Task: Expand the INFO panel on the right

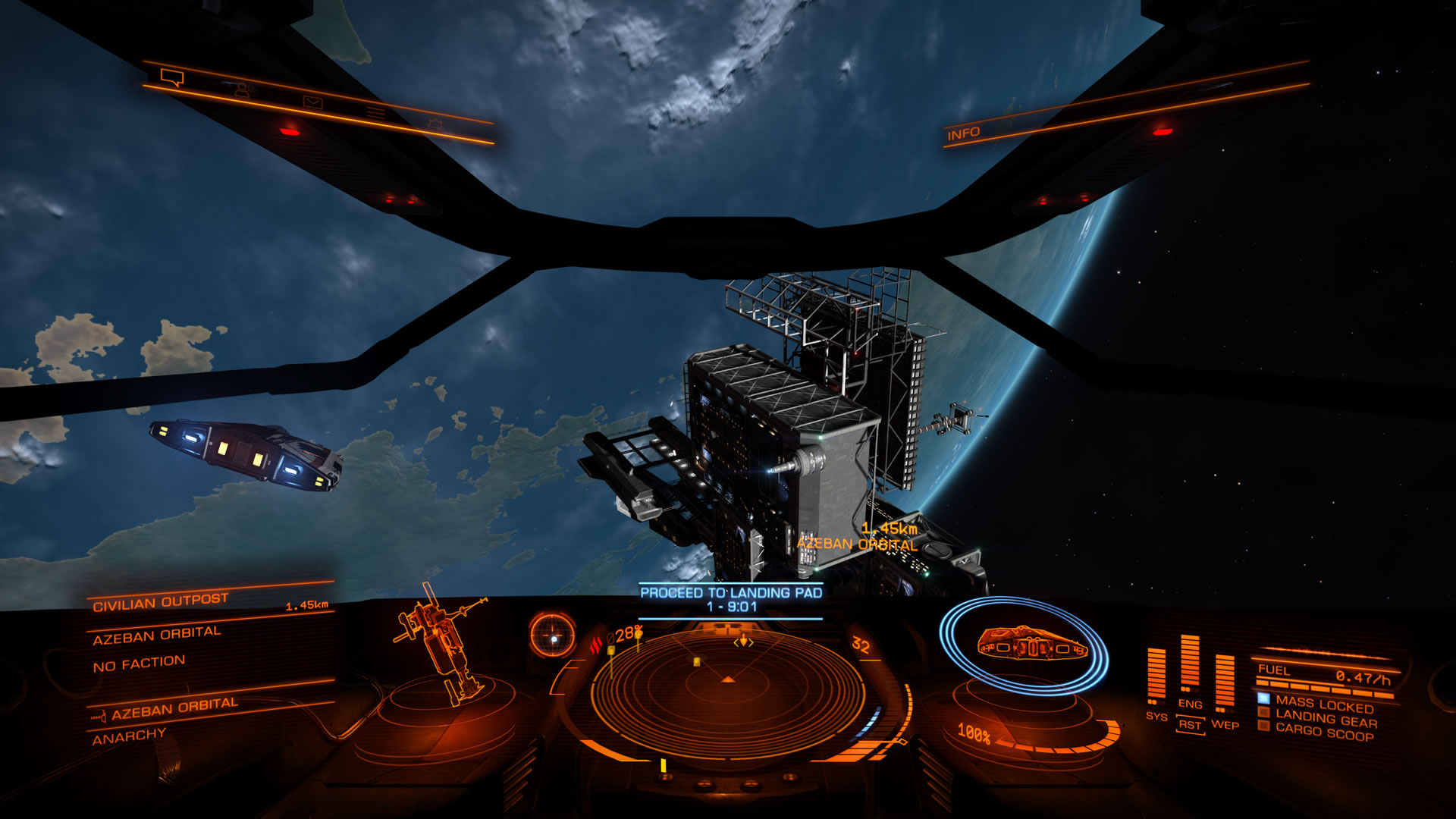Action: point(963,133)
